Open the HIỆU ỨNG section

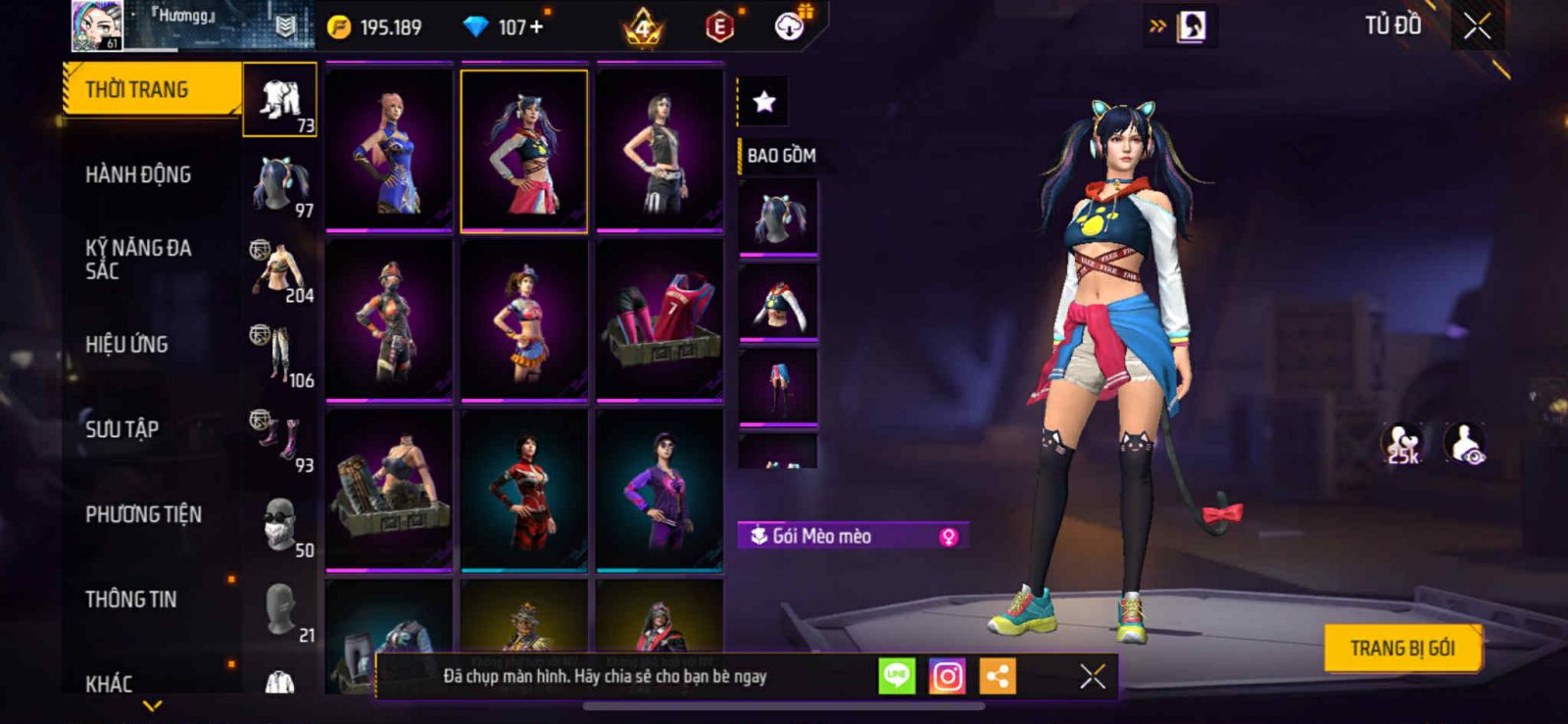[126, 345]
